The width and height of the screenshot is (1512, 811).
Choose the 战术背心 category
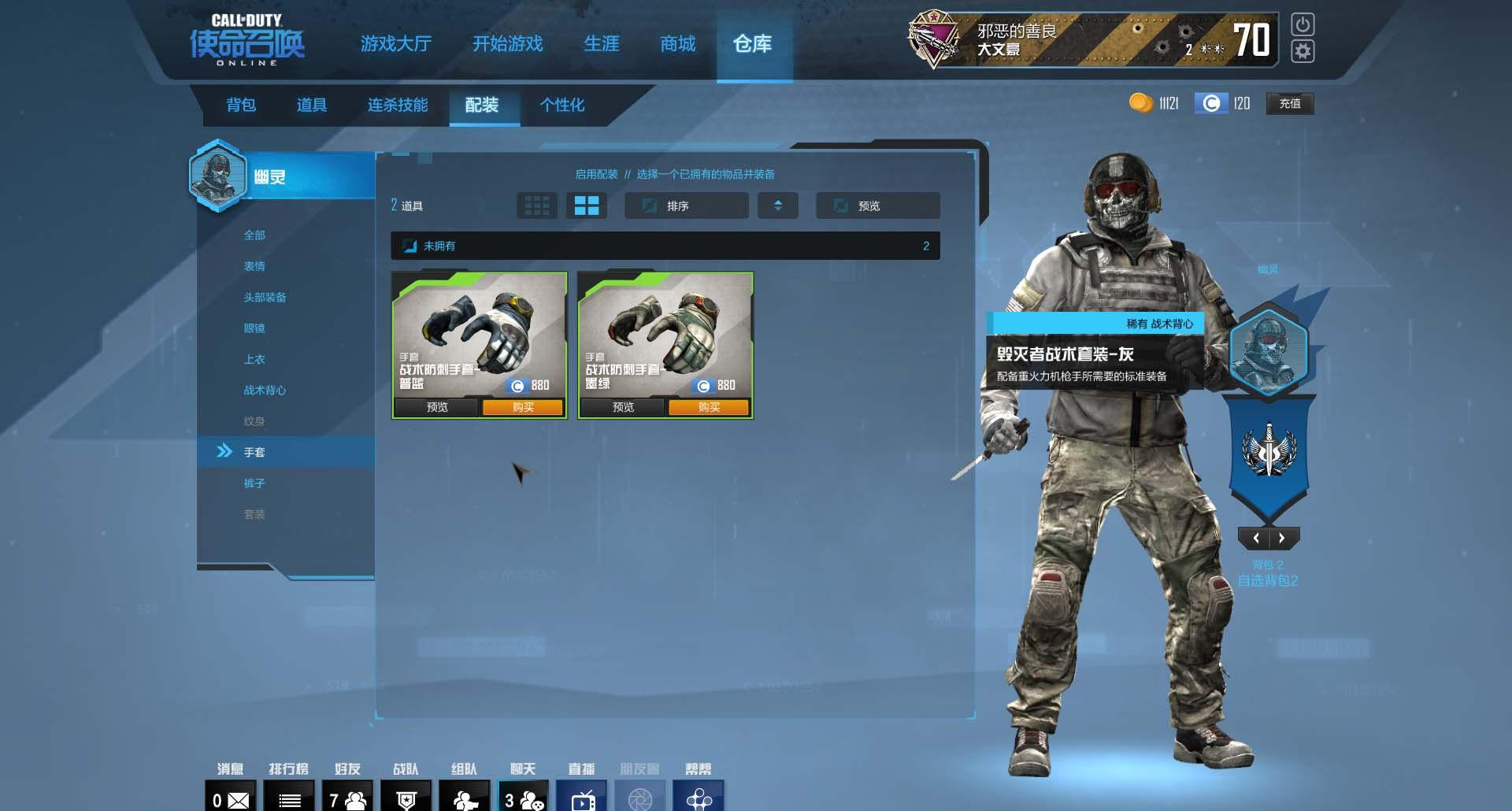pyautogui.click(x=265, y=390)
